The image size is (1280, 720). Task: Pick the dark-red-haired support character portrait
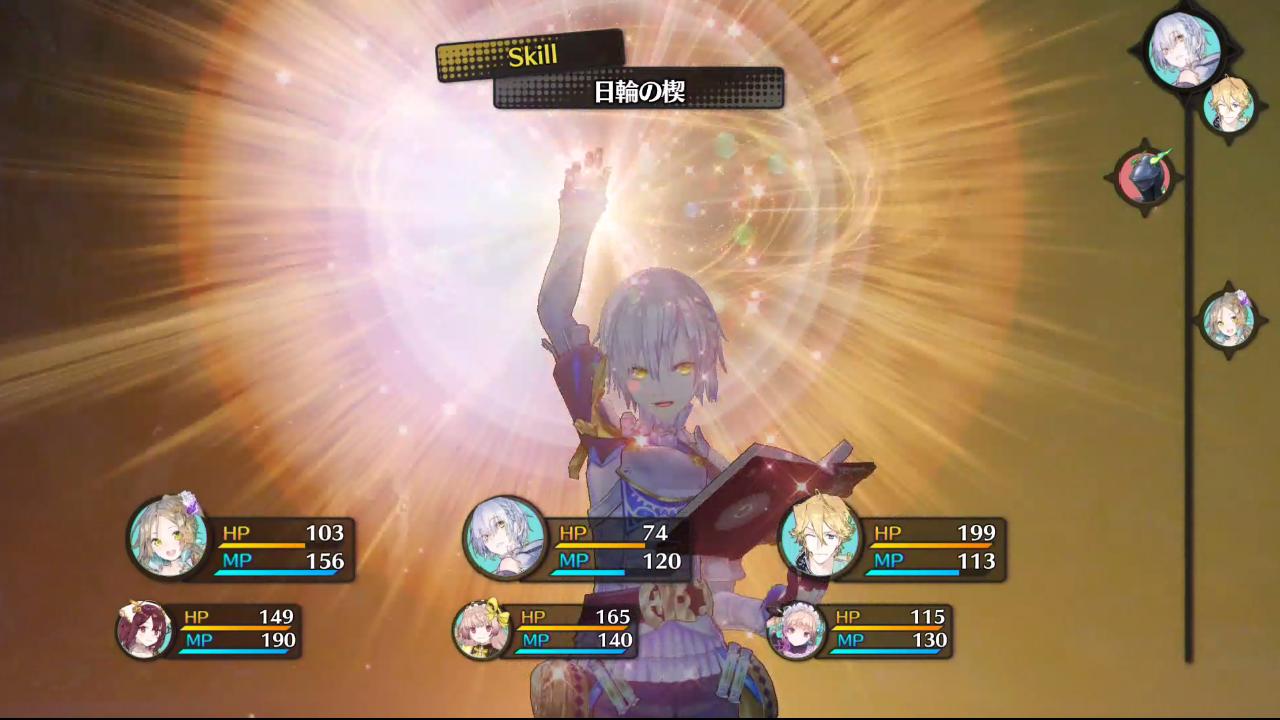(x=144, y=630)
